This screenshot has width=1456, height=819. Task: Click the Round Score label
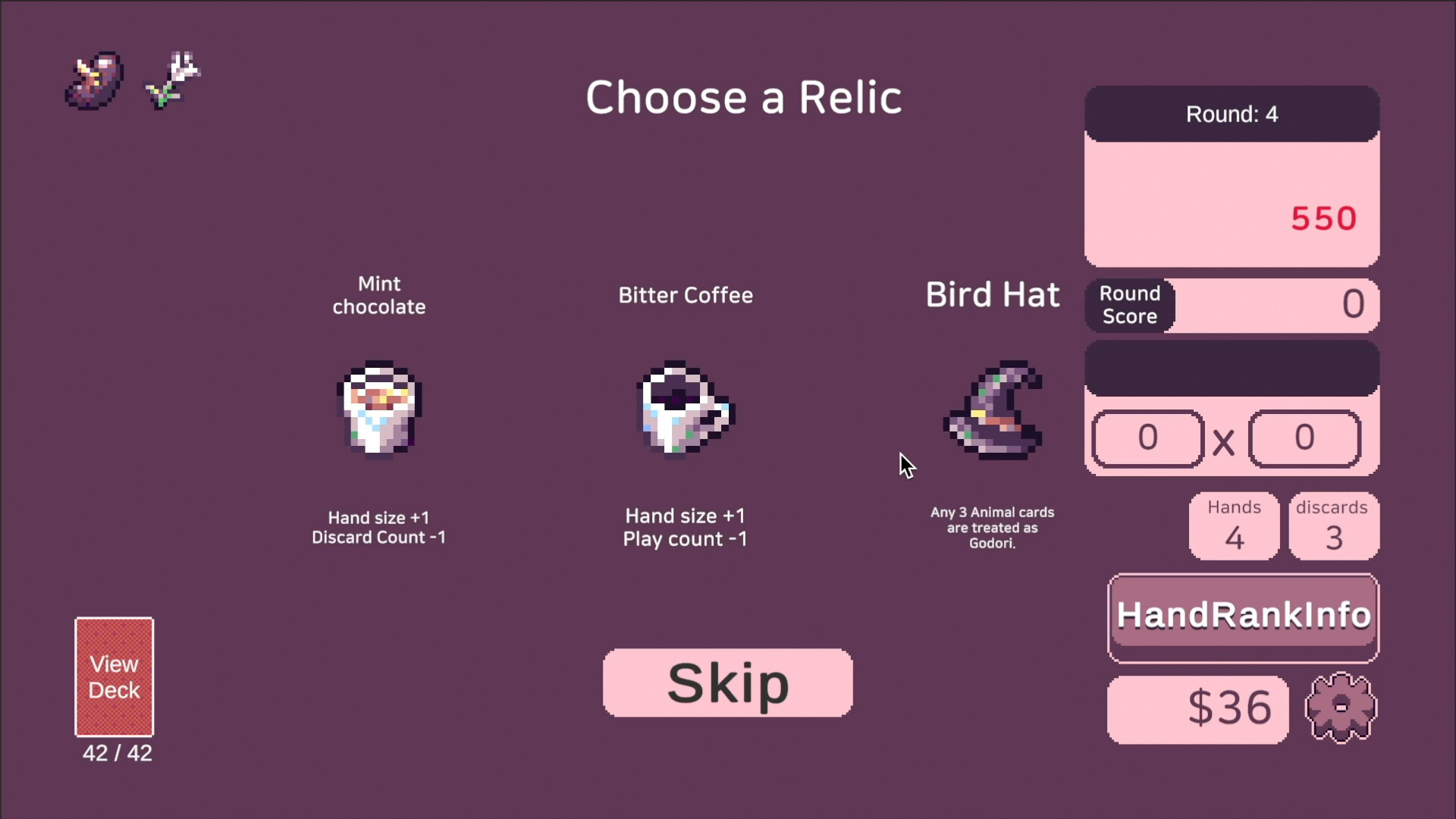1129,306
